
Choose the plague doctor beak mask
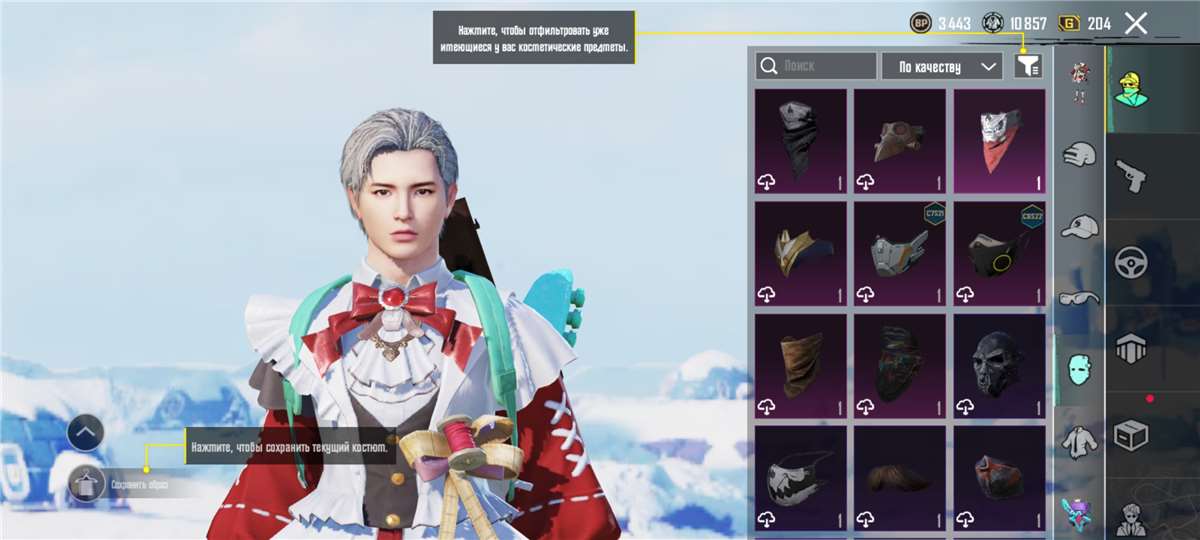pyautogui.click(x=899, y=141)
